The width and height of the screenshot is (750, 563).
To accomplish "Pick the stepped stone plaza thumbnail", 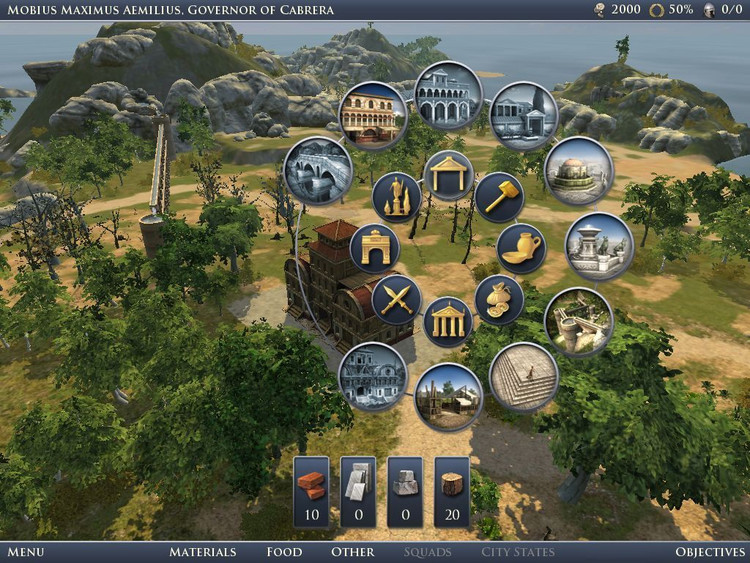I will coord(523,377).
